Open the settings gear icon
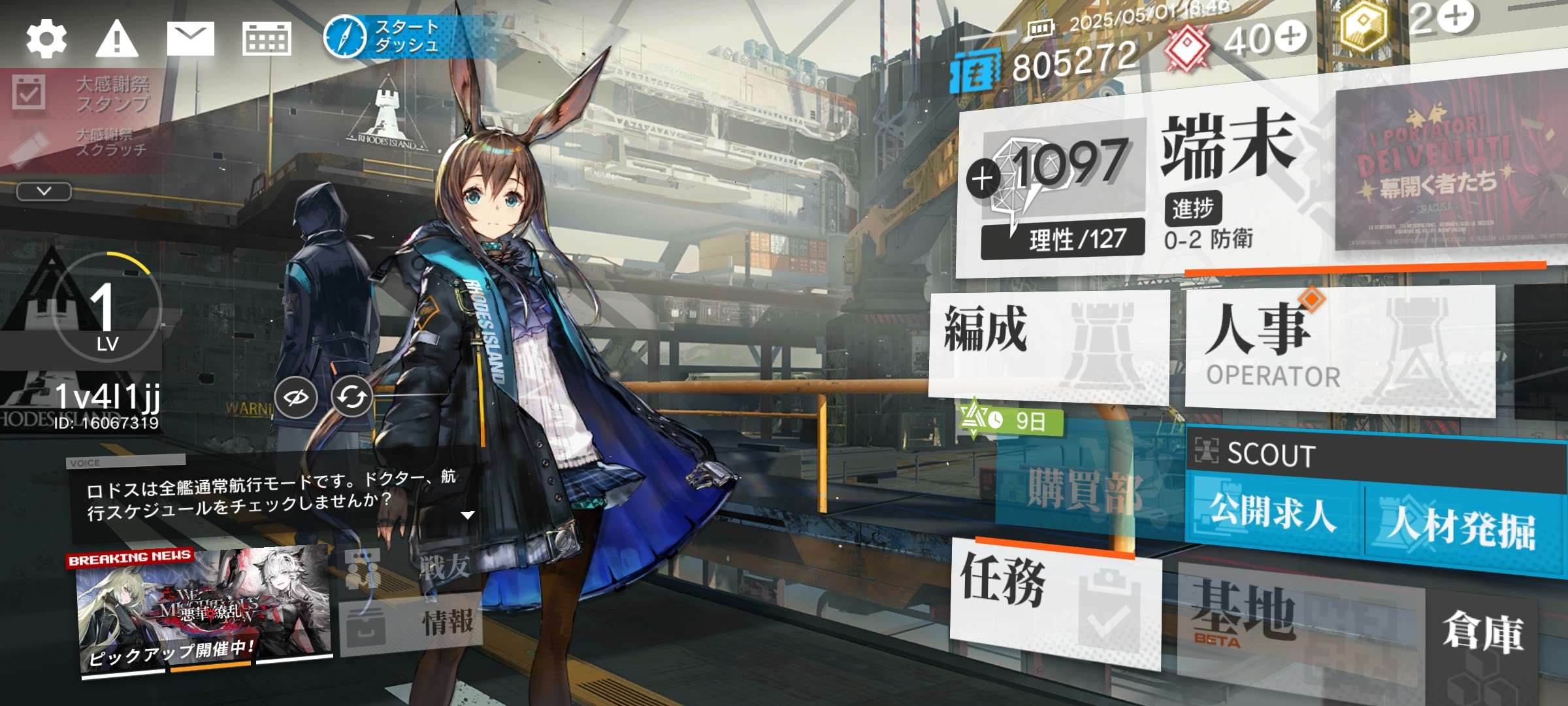This screenshot has width=1568, height=706. [x=46, y=39]
